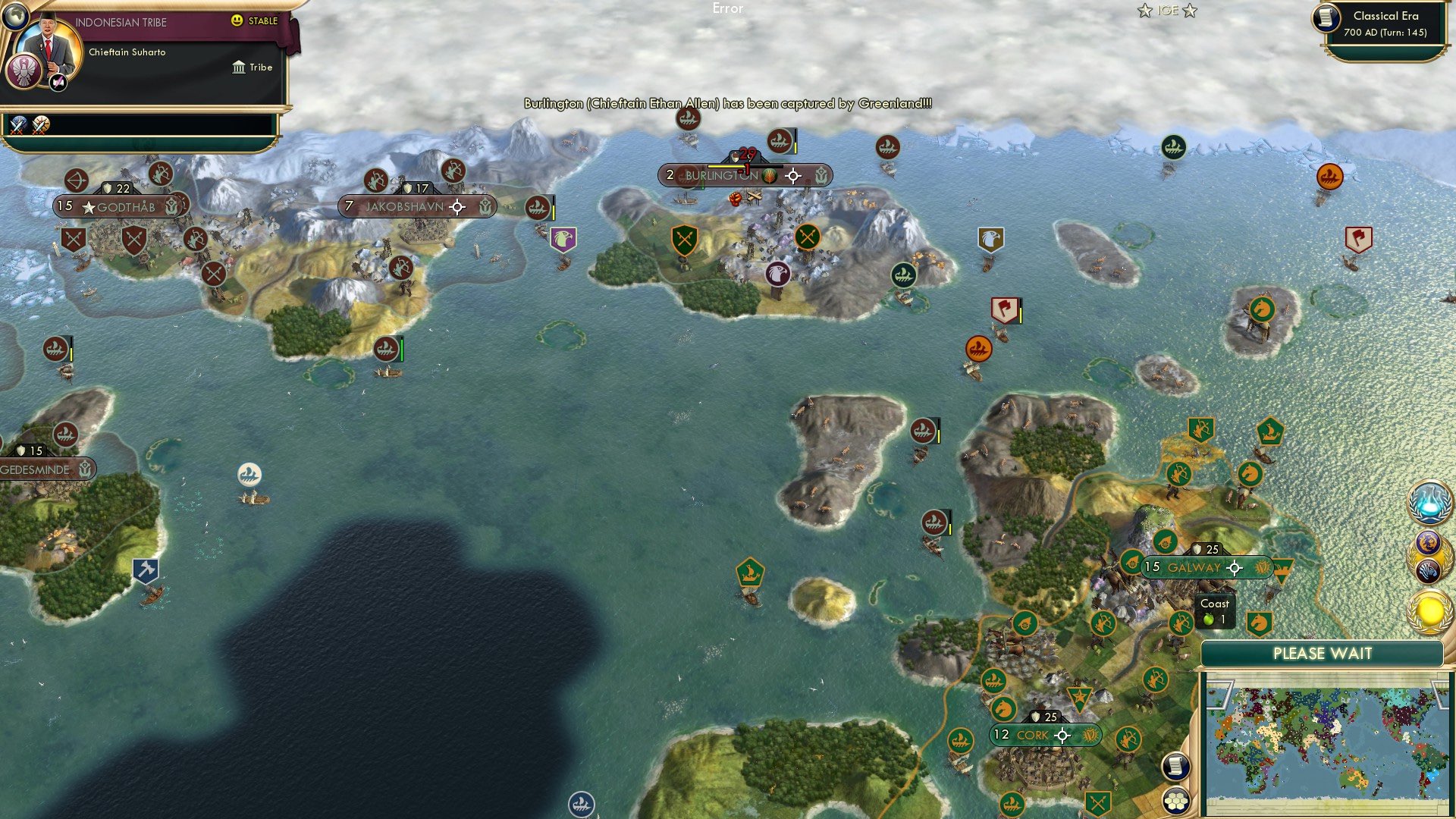Click the Error label at top

click(728, 10)
